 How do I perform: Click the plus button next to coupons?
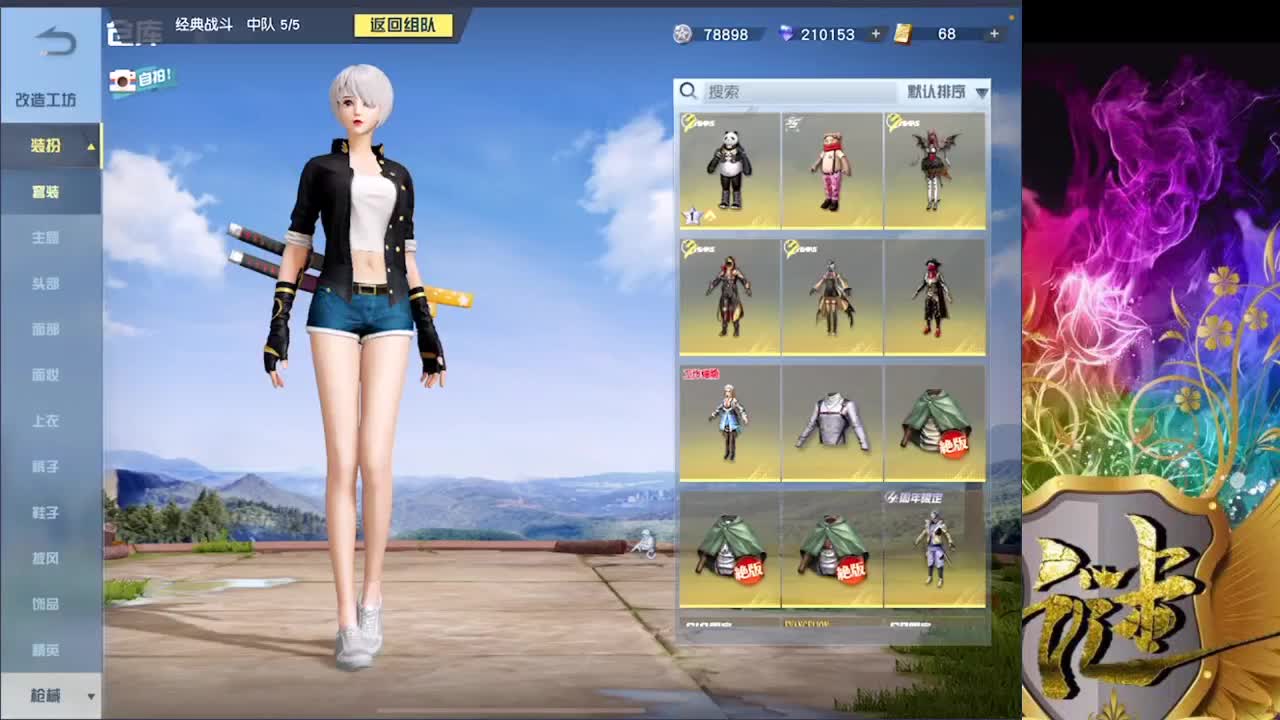pos(993,34)
